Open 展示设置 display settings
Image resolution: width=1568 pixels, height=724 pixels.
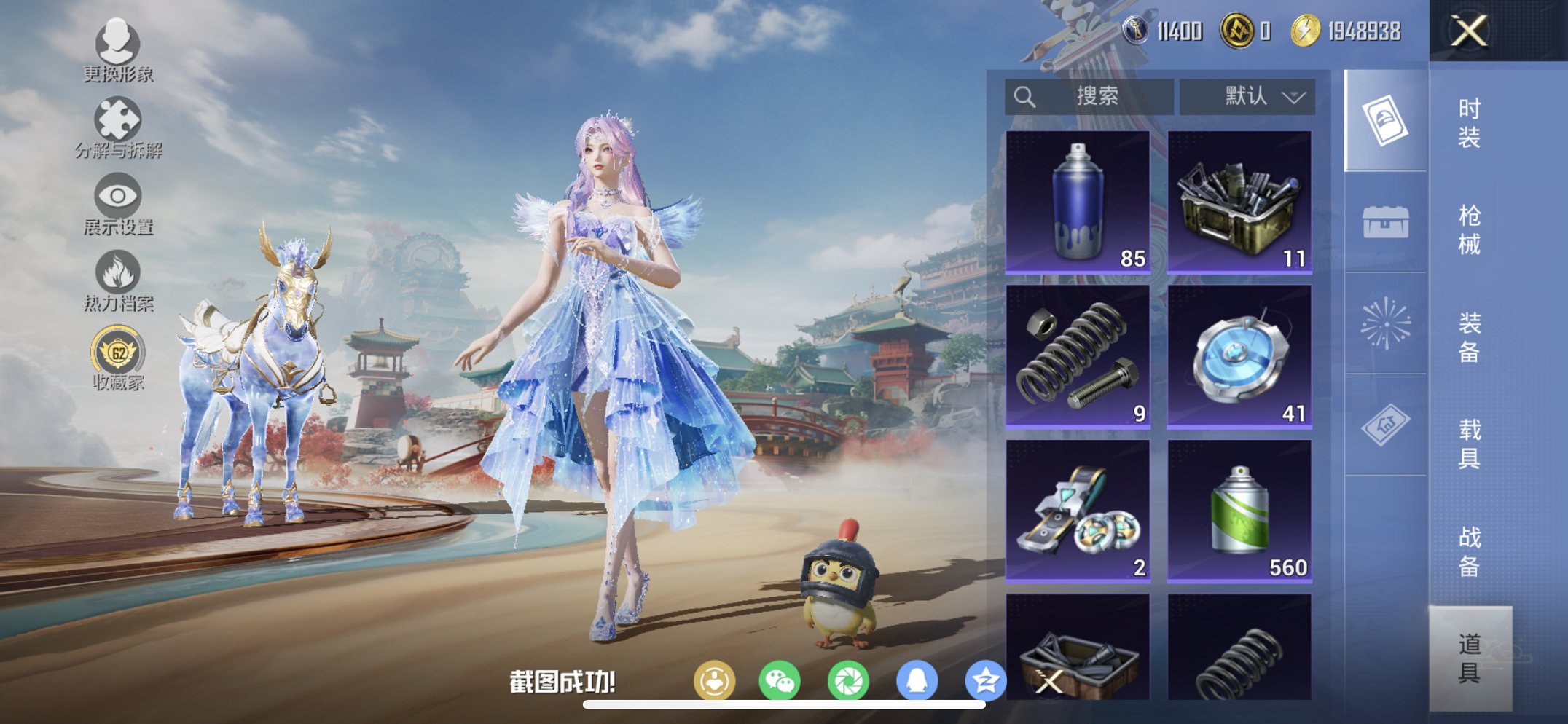coord(117,195)
